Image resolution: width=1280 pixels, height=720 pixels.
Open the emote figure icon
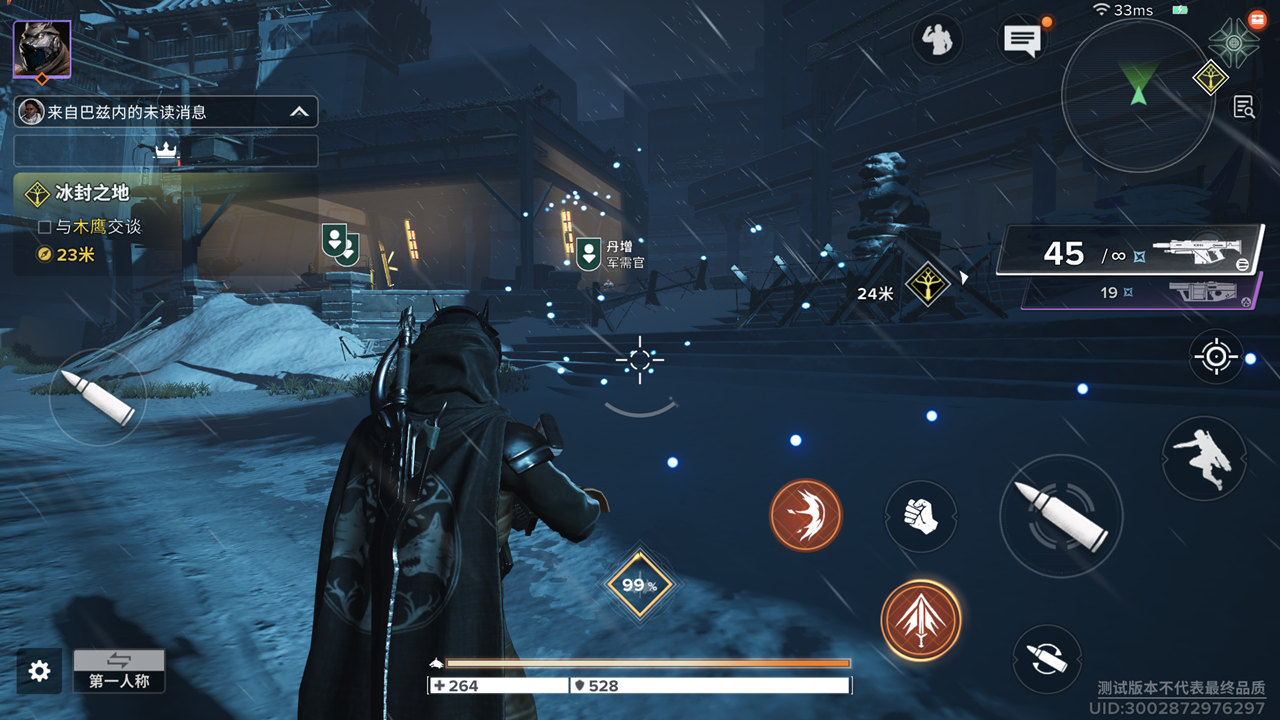tap(937, 40)
